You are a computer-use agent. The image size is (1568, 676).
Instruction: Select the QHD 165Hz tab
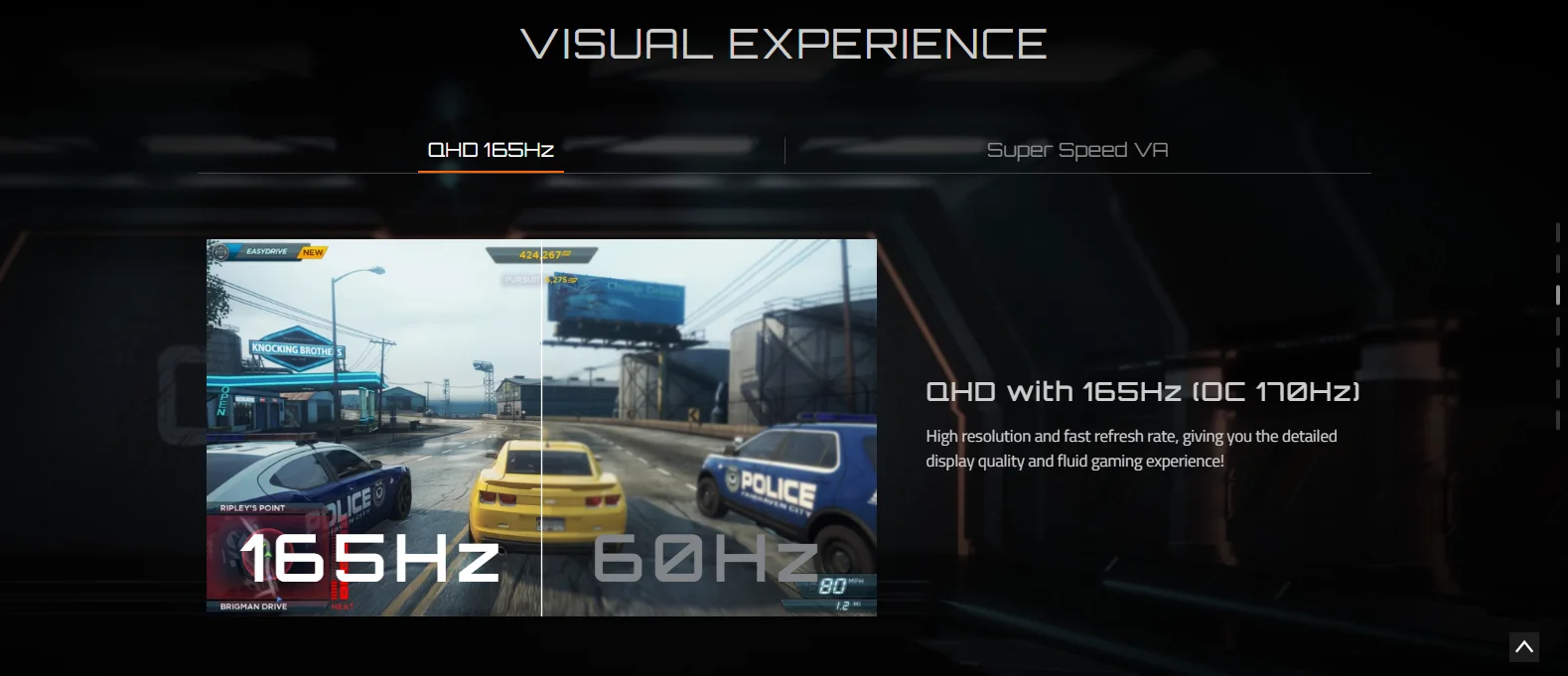pyautogui.click(x=491, y=150)
